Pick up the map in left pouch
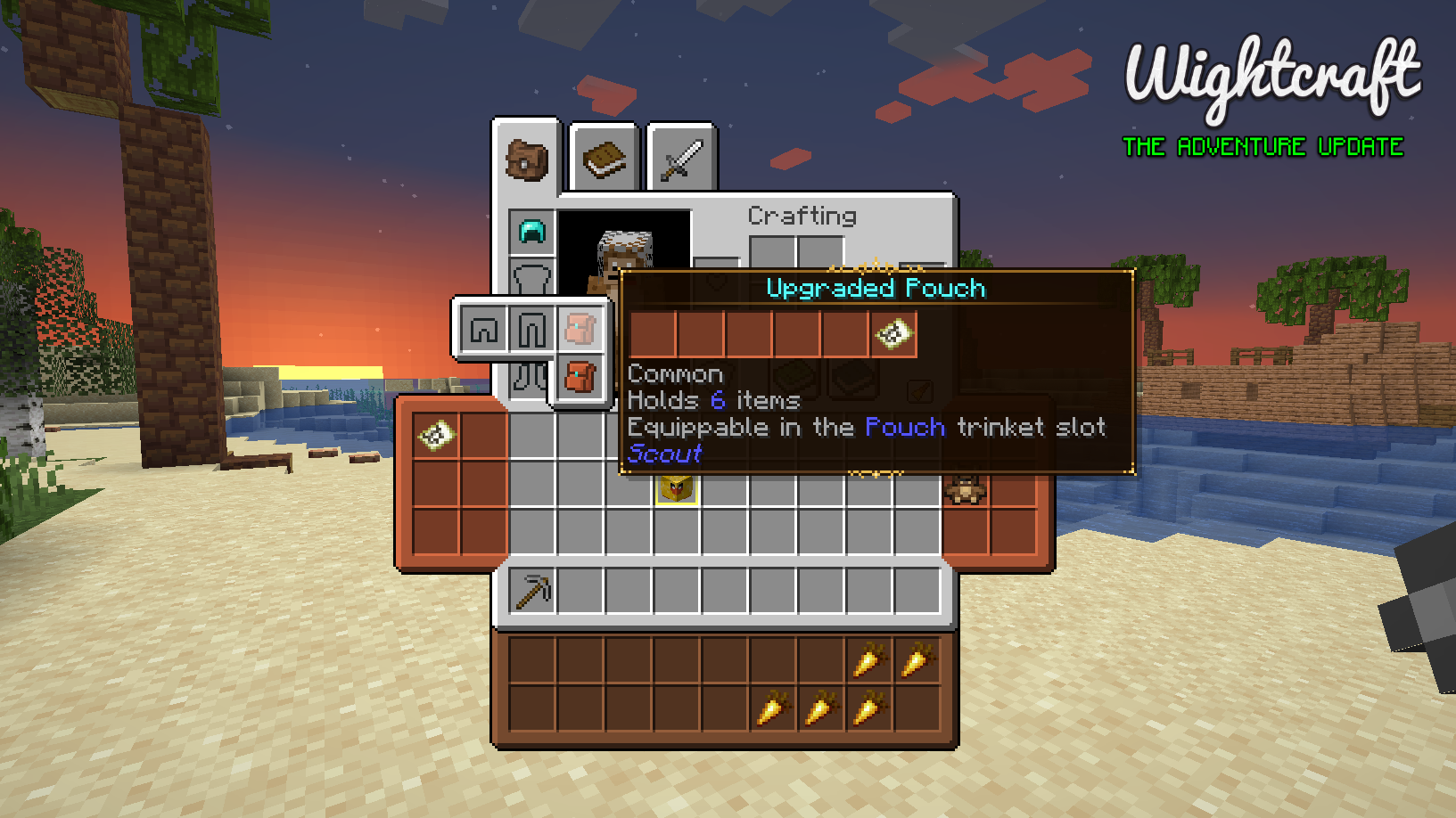 437,436
